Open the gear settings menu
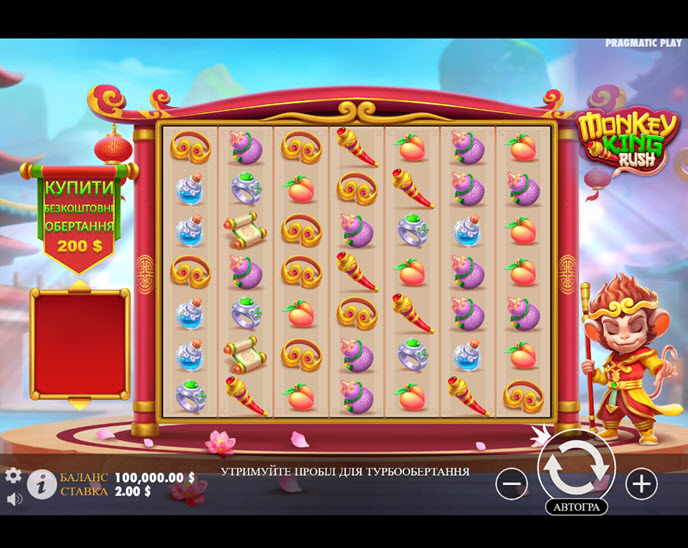The image size is (688, 548). (x=13, y=476)
